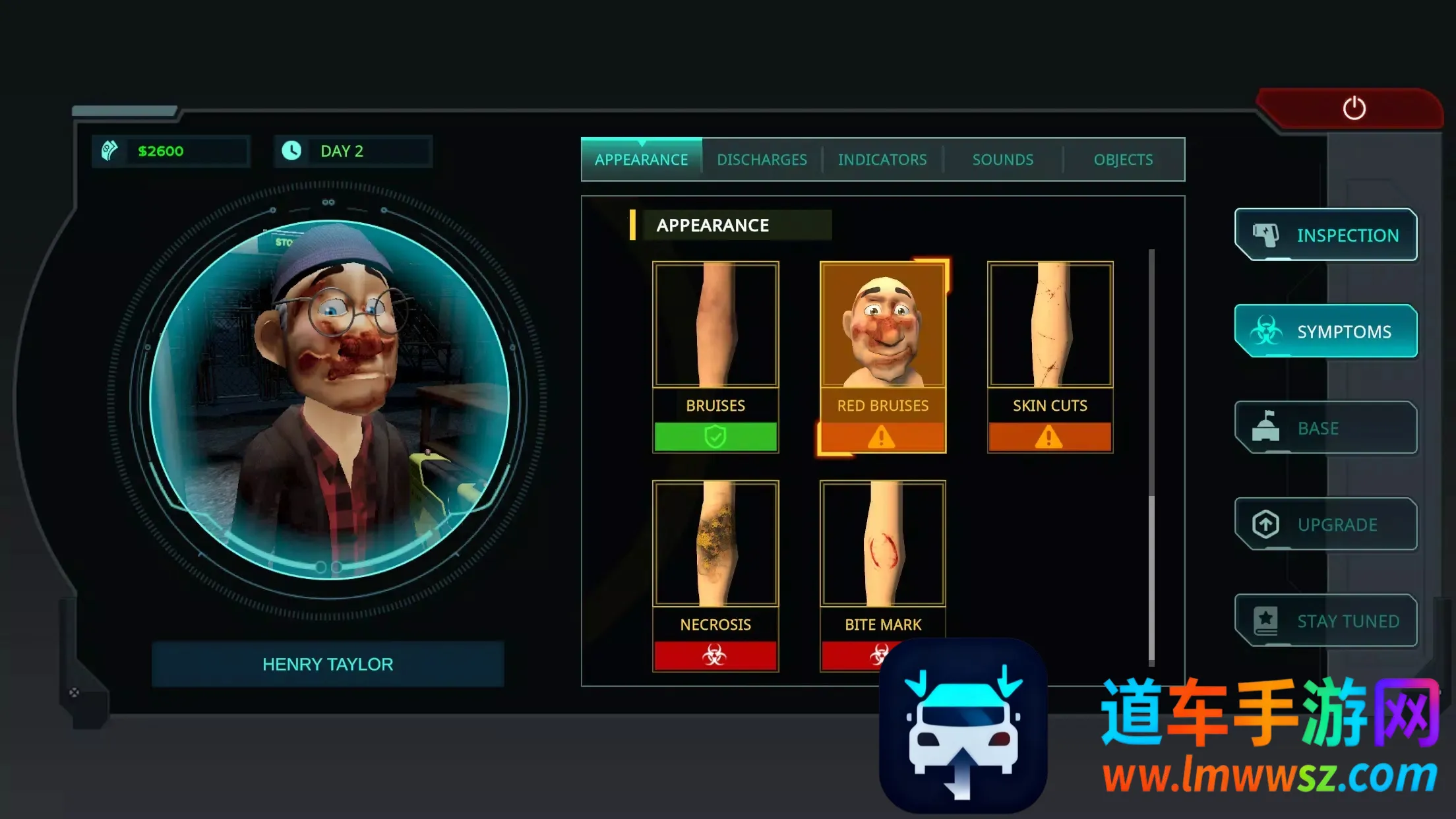Open the Objects tab
The height and width of the screenshot is (819, 1456).
tap(1123, 160)
